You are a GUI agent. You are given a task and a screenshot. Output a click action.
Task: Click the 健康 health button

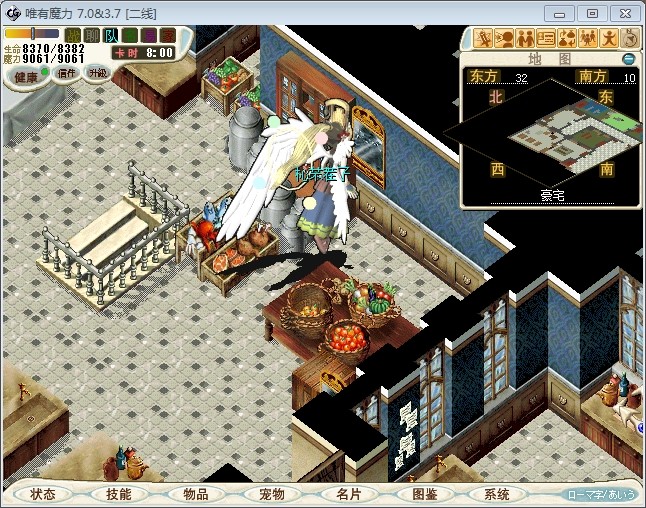tap(26, 76)
